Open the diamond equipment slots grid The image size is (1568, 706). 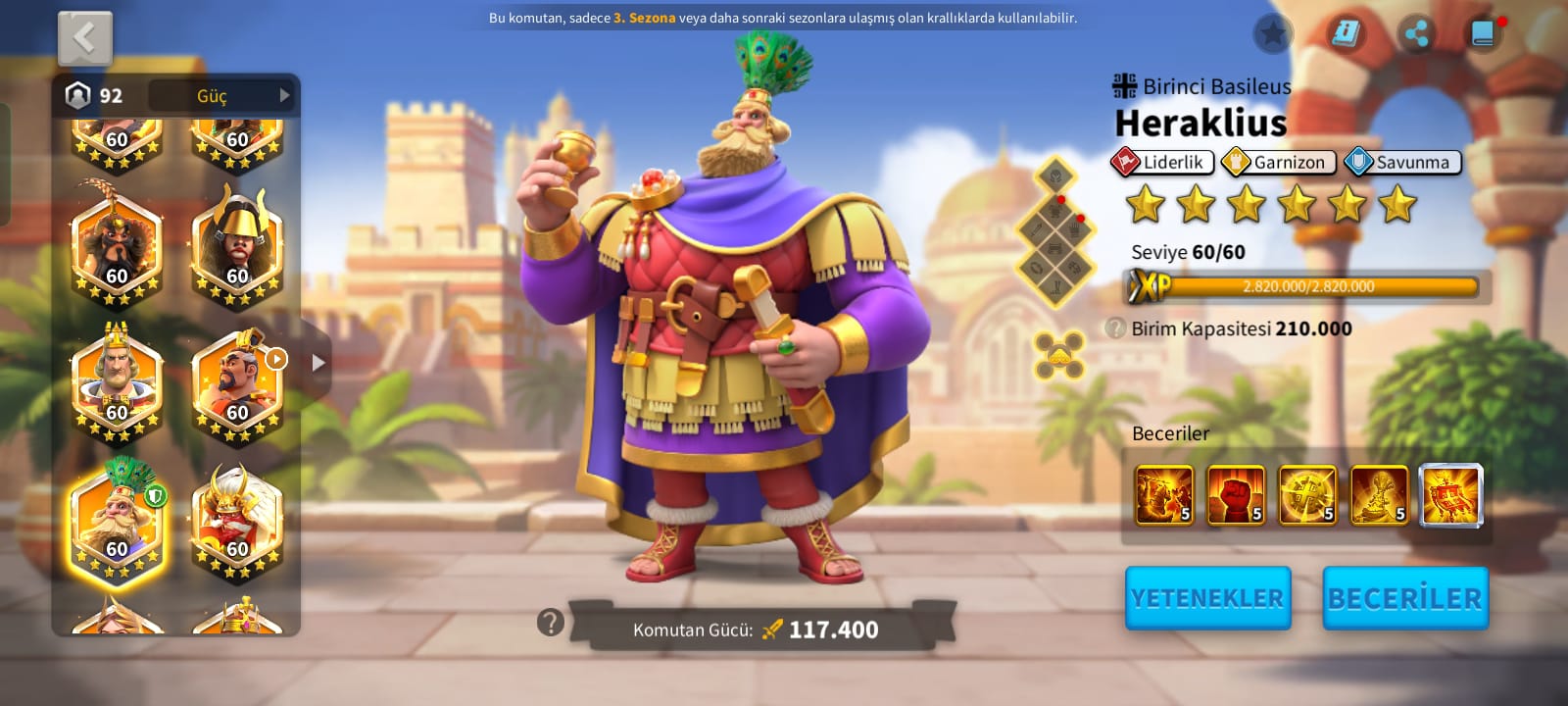click(x=1058, y=232)
